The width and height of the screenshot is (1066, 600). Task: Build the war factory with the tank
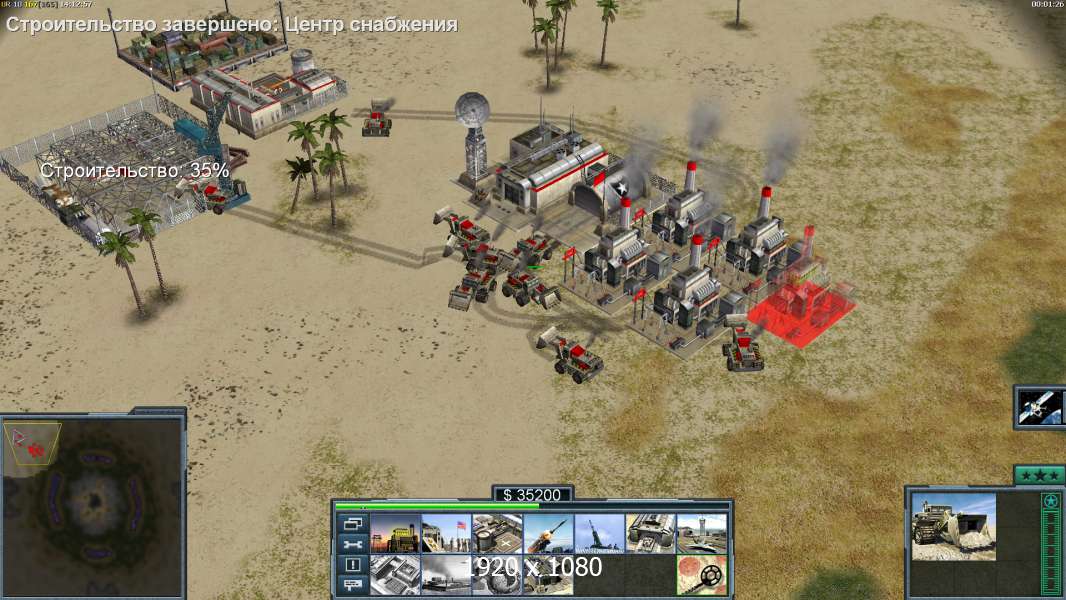pyautogui.click(x=651, y=533)
